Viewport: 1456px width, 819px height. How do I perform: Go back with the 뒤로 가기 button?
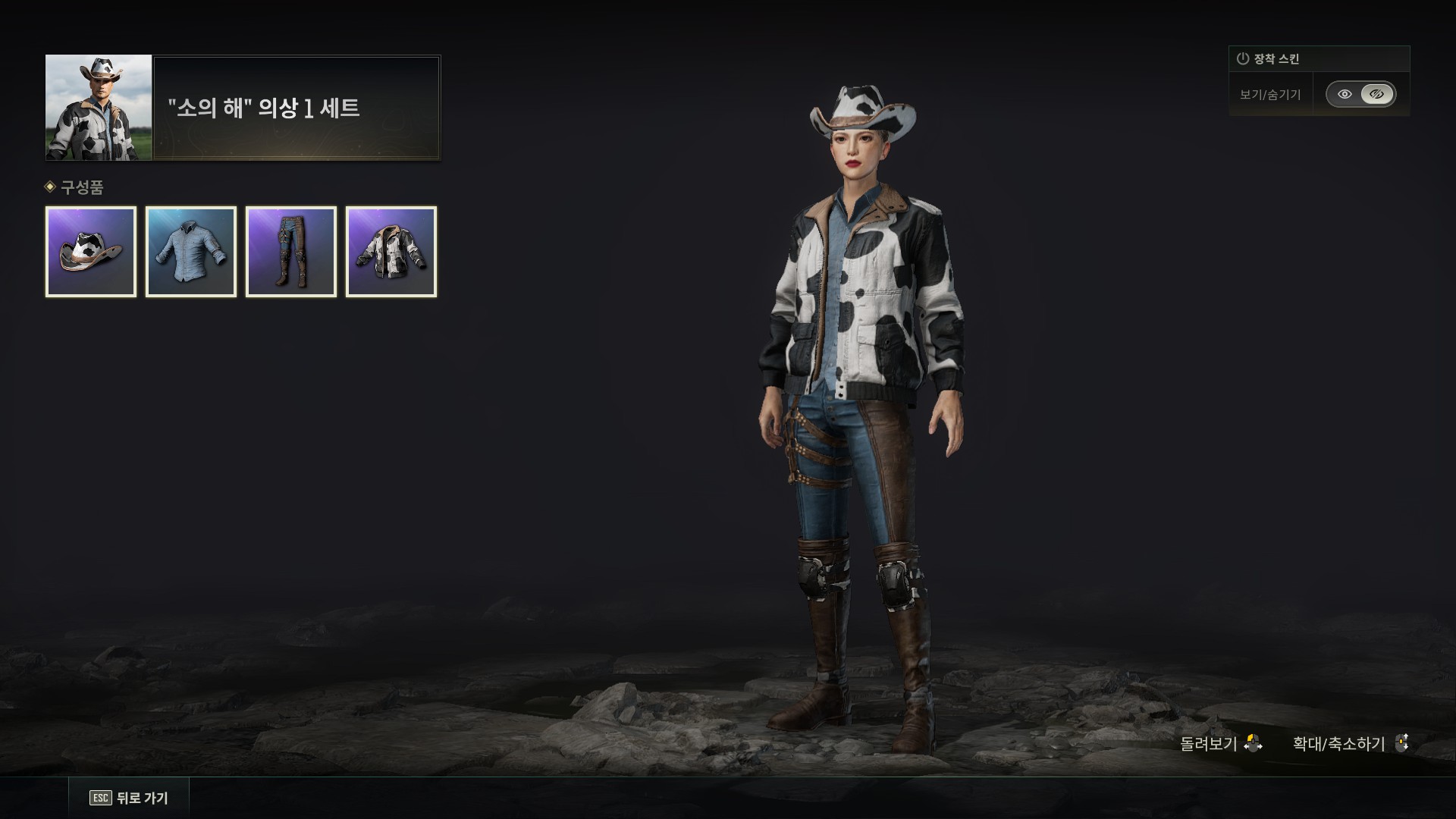130,798
